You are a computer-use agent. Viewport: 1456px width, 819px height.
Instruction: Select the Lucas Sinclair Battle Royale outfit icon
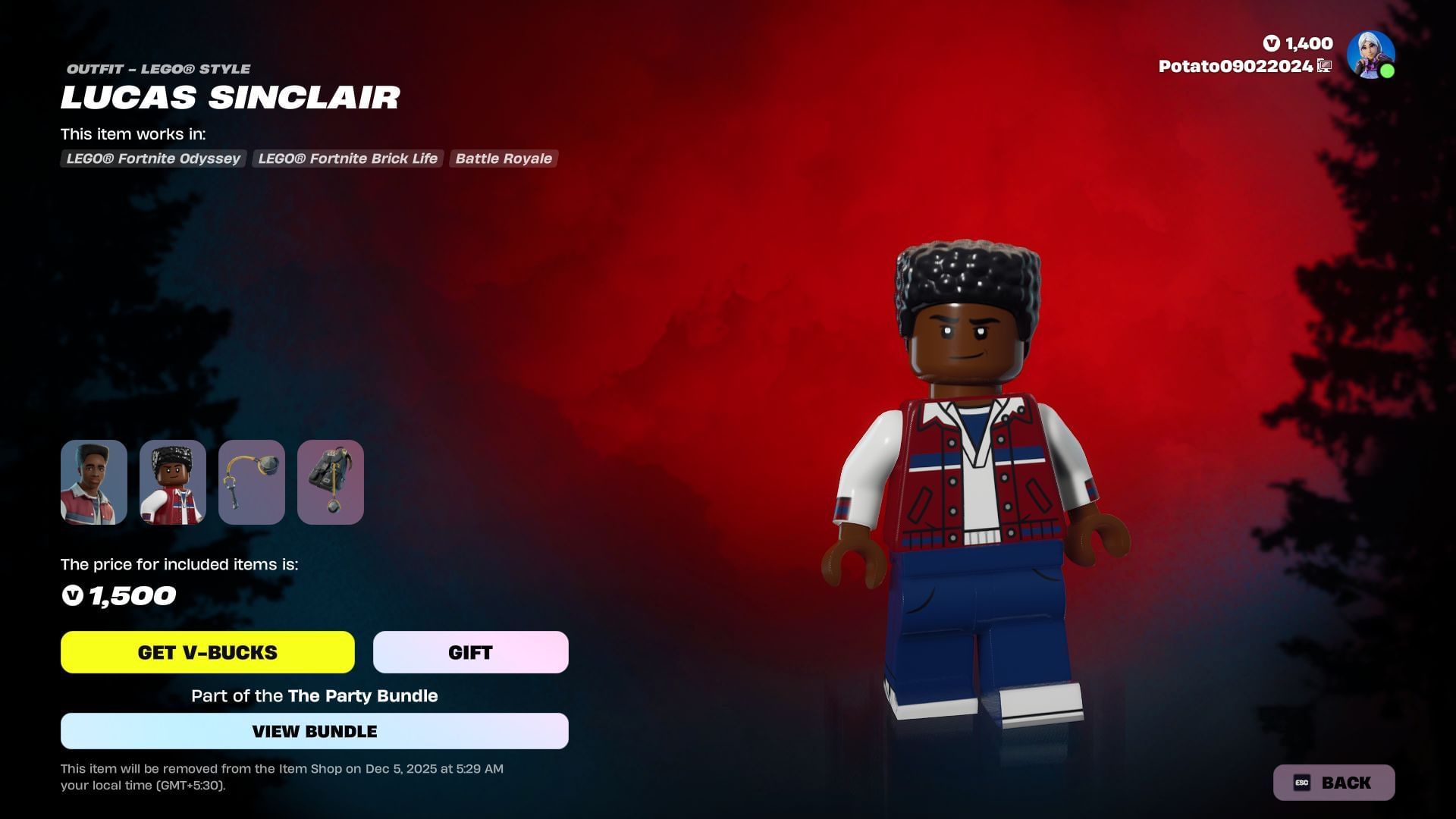pos(94,482)
